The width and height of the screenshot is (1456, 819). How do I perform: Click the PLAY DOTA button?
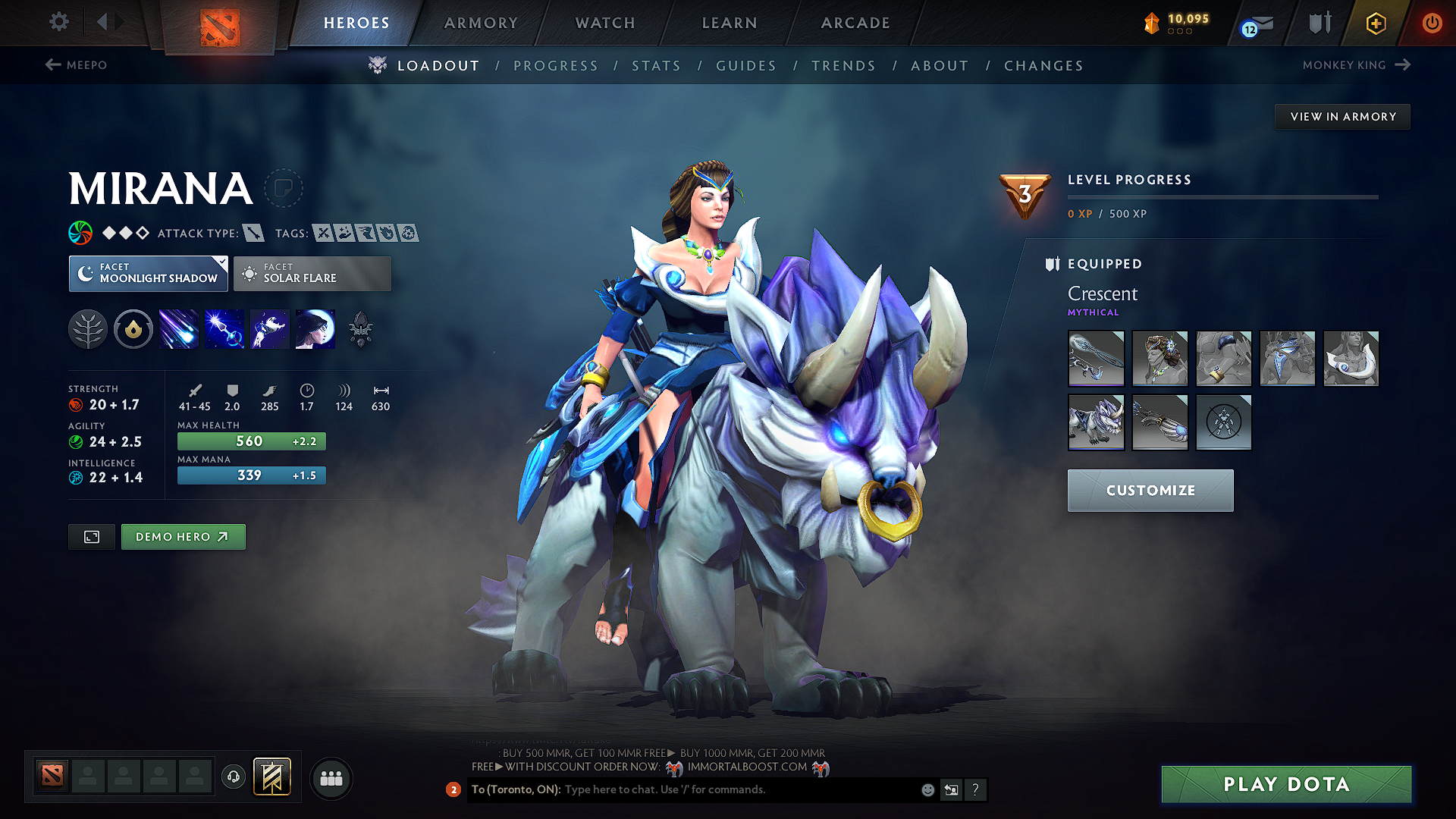pyautogui.click(x=1285, y=785)
